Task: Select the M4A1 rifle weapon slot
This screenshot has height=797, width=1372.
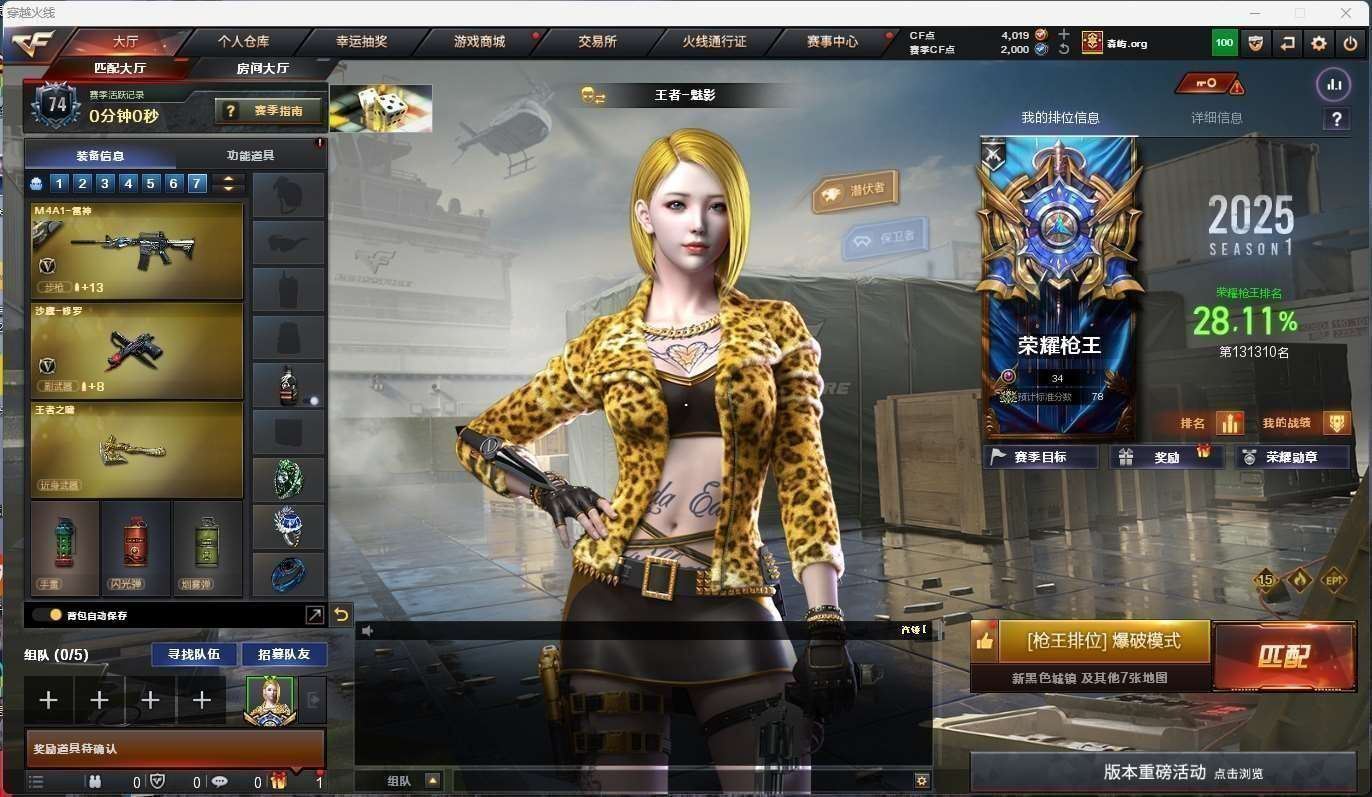Action: [x=137, y=250]
